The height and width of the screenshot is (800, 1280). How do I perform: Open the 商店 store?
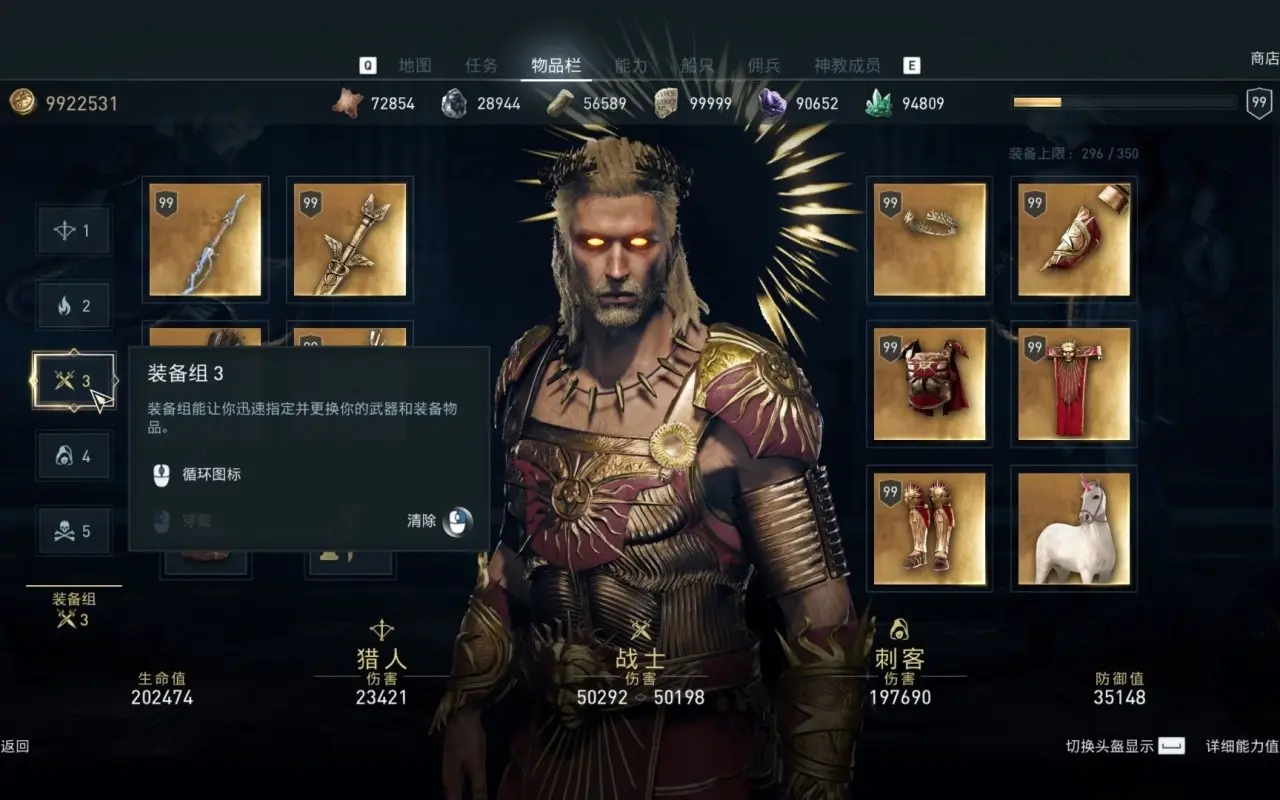(1264, 59)
